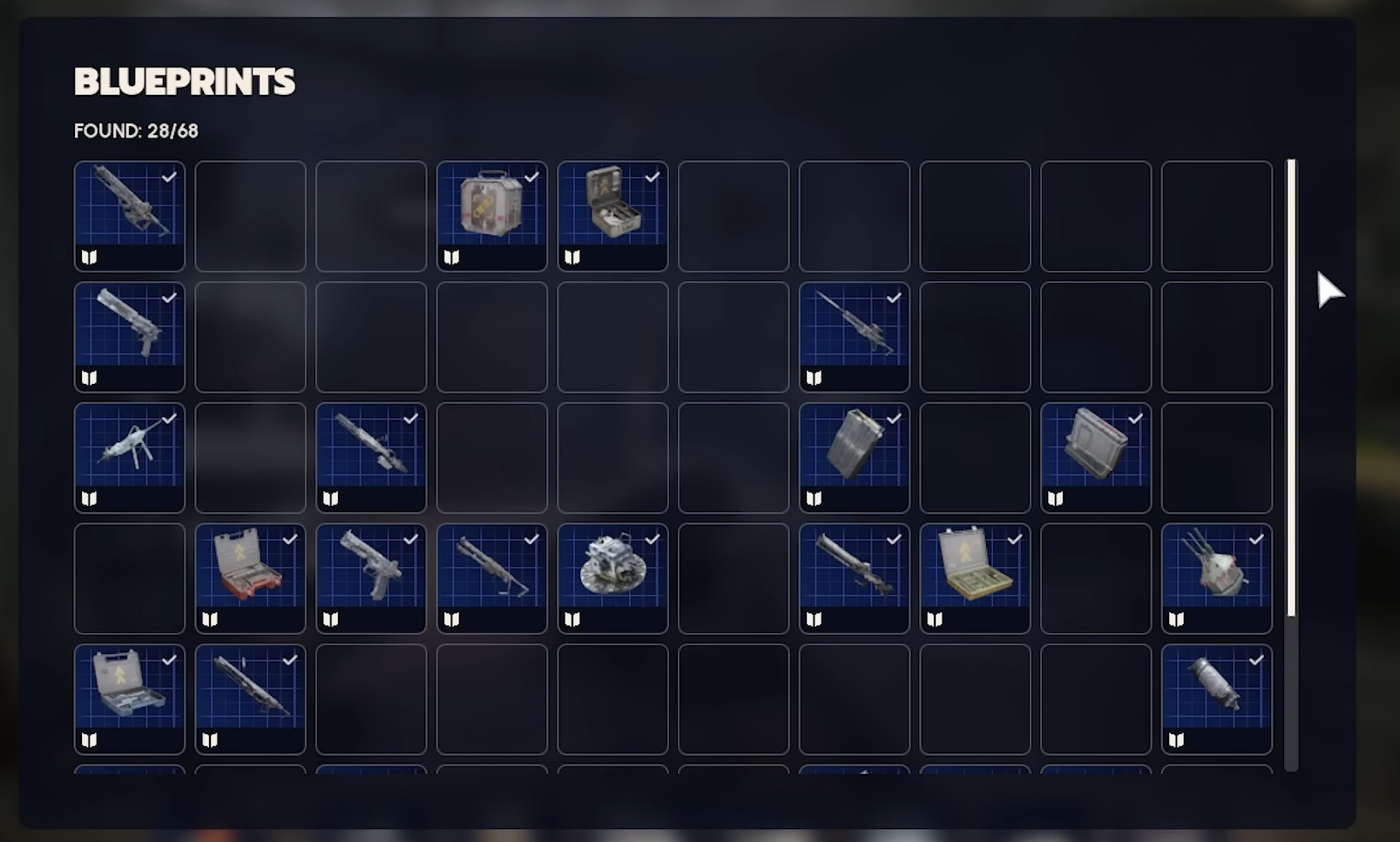Open the blueprint book icon under the sniper rifle
The width and height of the screenshot is (1400, 842).
coord(815,377)
